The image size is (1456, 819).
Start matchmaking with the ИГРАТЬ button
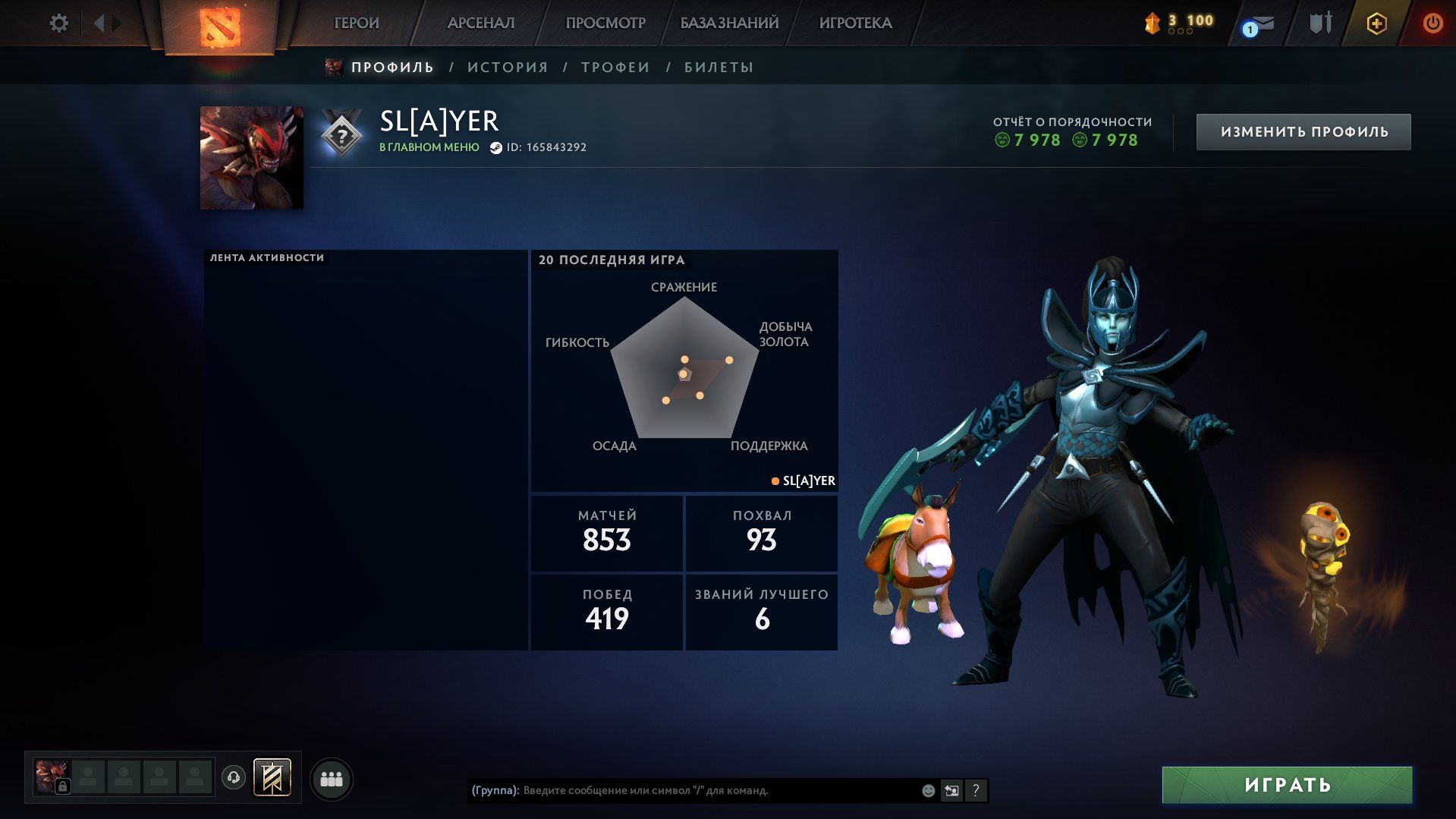pyautogui.click(x=1287, y=785)
